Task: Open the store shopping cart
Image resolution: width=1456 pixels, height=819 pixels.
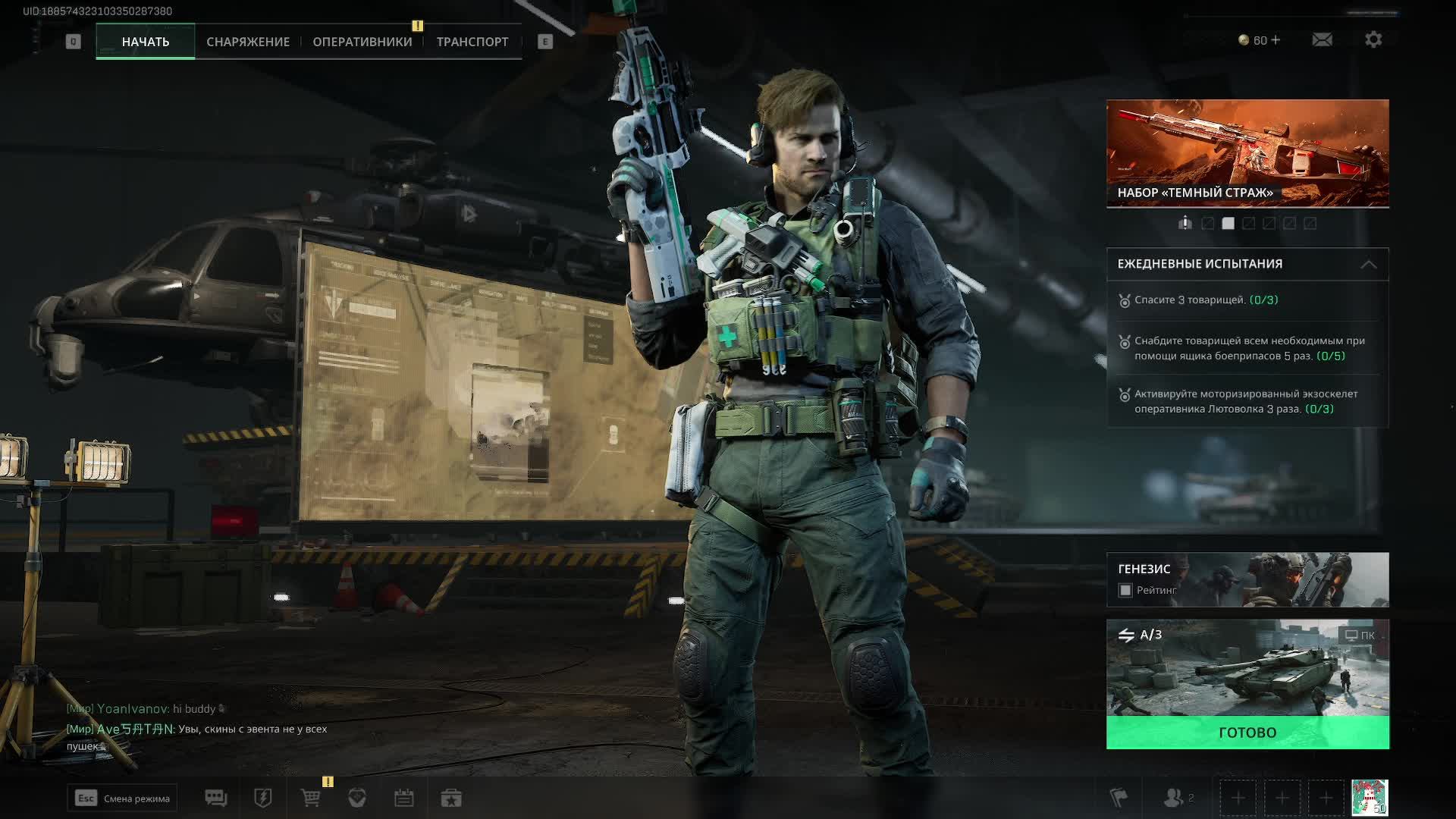Action: pos(310,798)
